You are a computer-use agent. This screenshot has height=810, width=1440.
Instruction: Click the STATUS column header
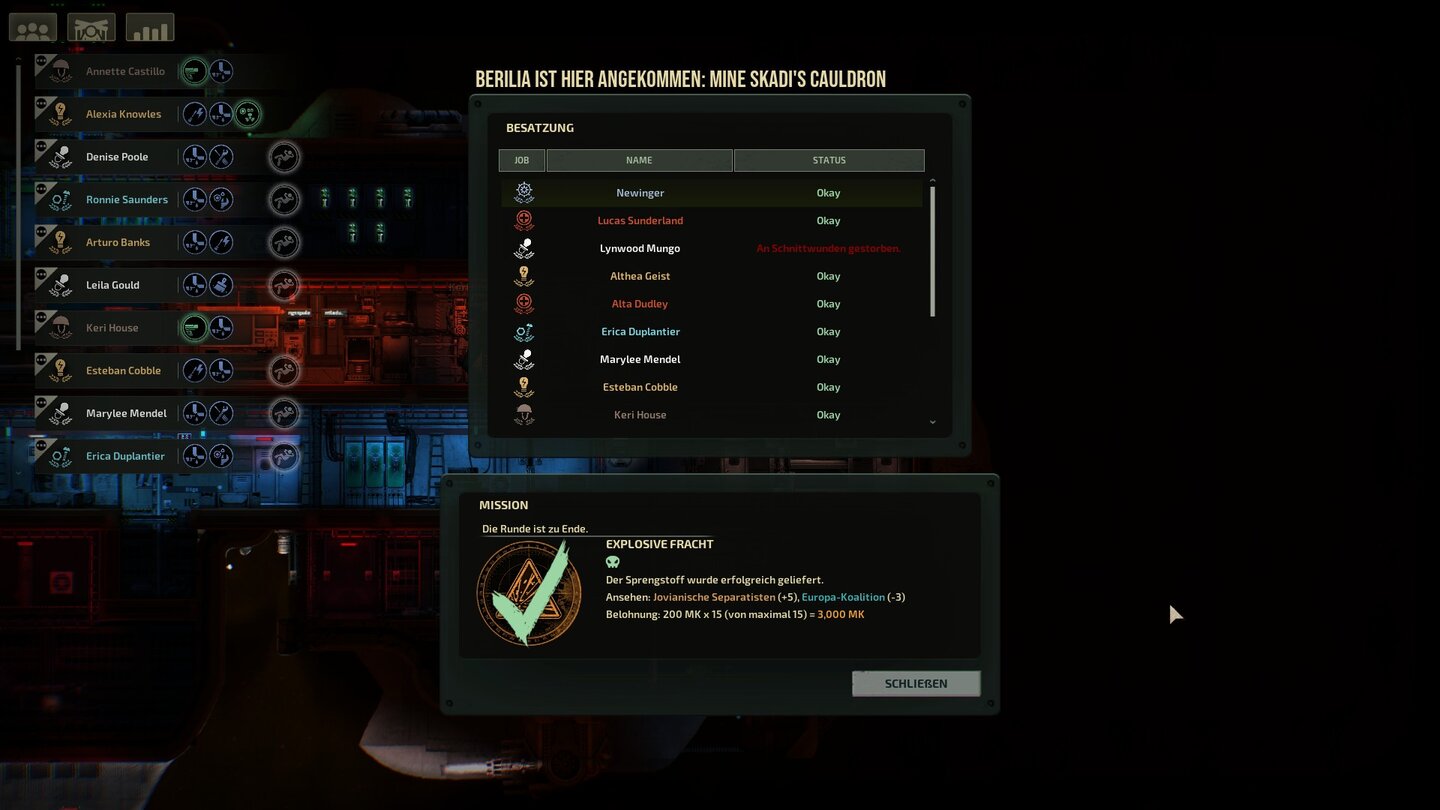click(x=829, y=160)
